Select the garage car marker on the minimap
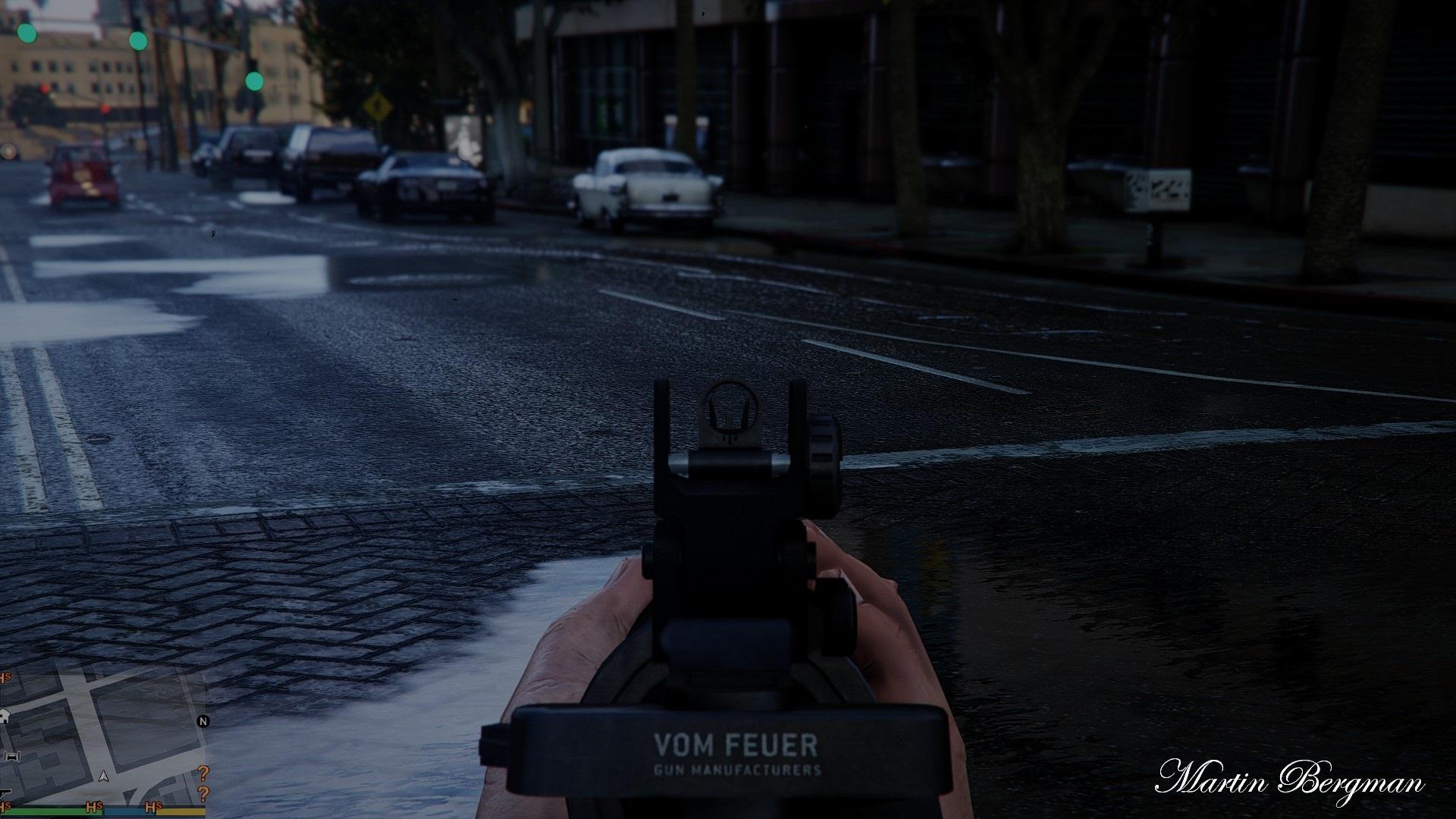The width and height of the screenshot is (1456, 819). pos(14,757)
